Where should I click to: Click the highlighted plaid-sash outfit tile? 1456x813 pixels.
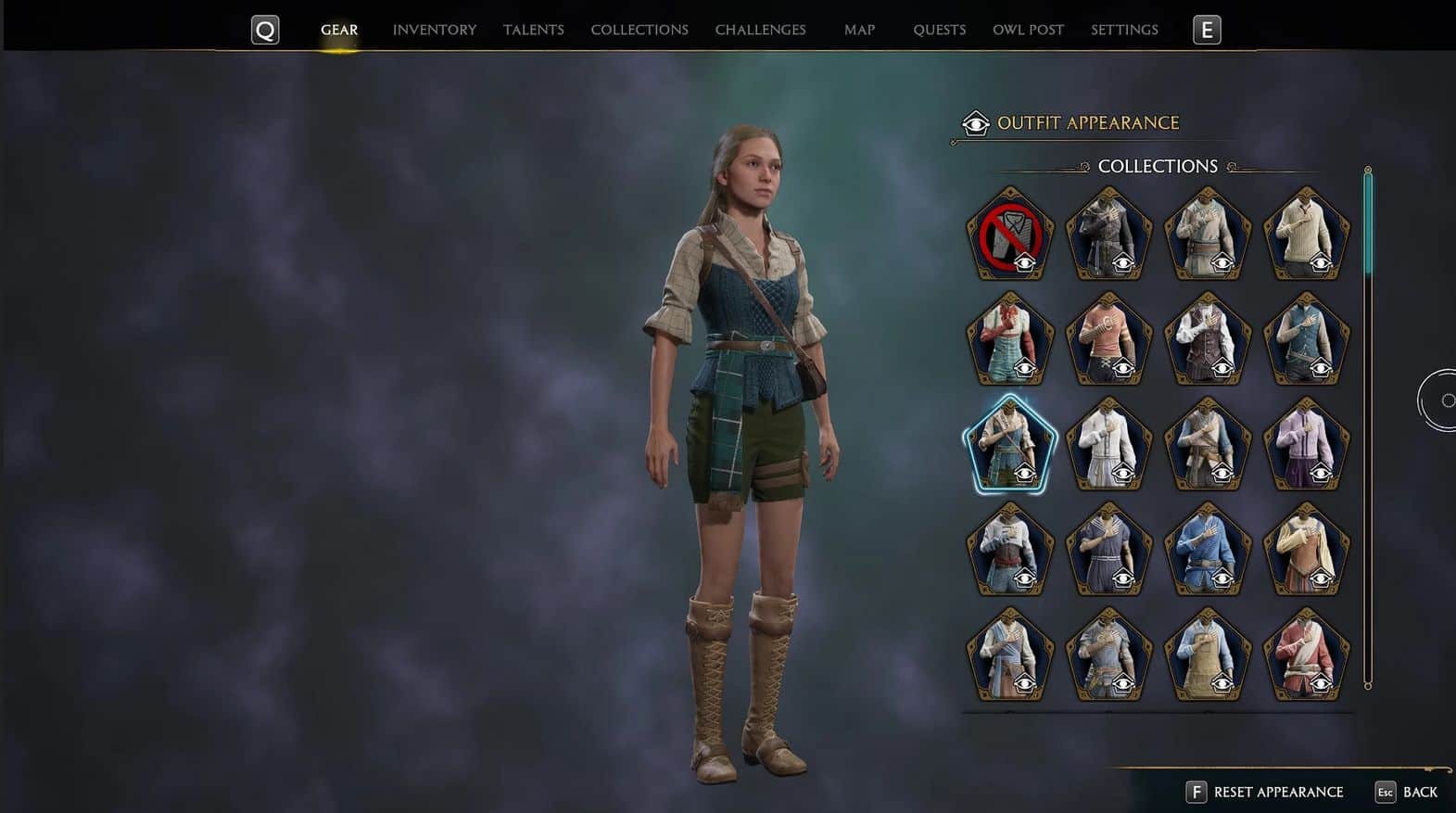[1010, 444]
